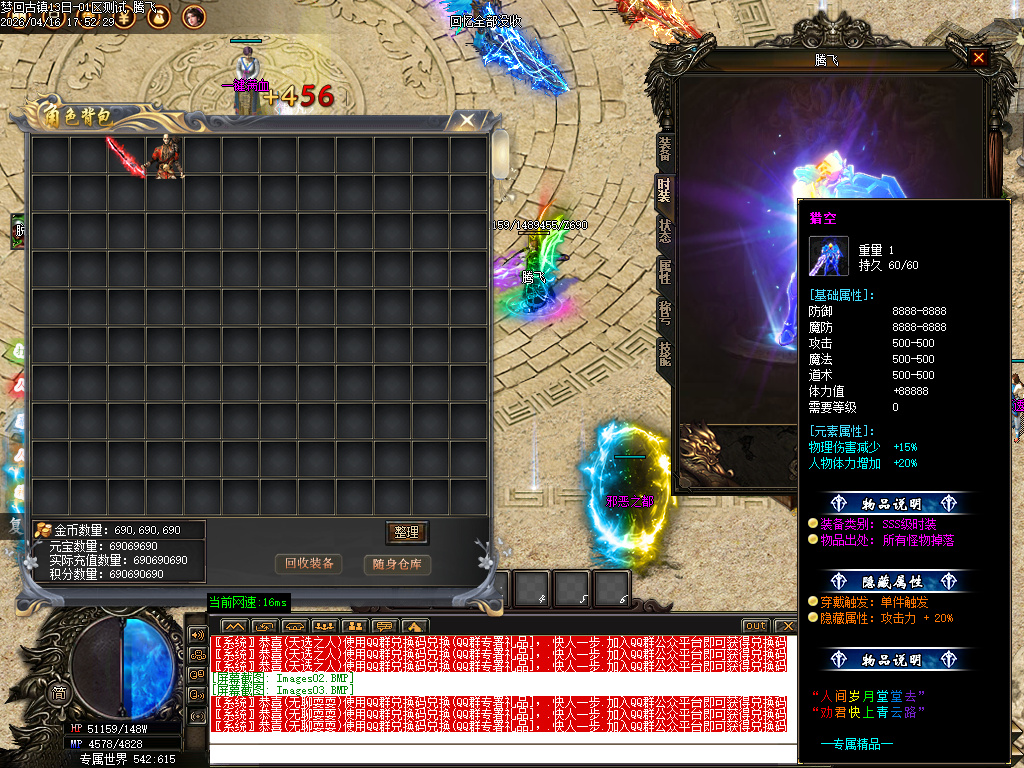Show the 状态 status tab

(x=664, y=229)
